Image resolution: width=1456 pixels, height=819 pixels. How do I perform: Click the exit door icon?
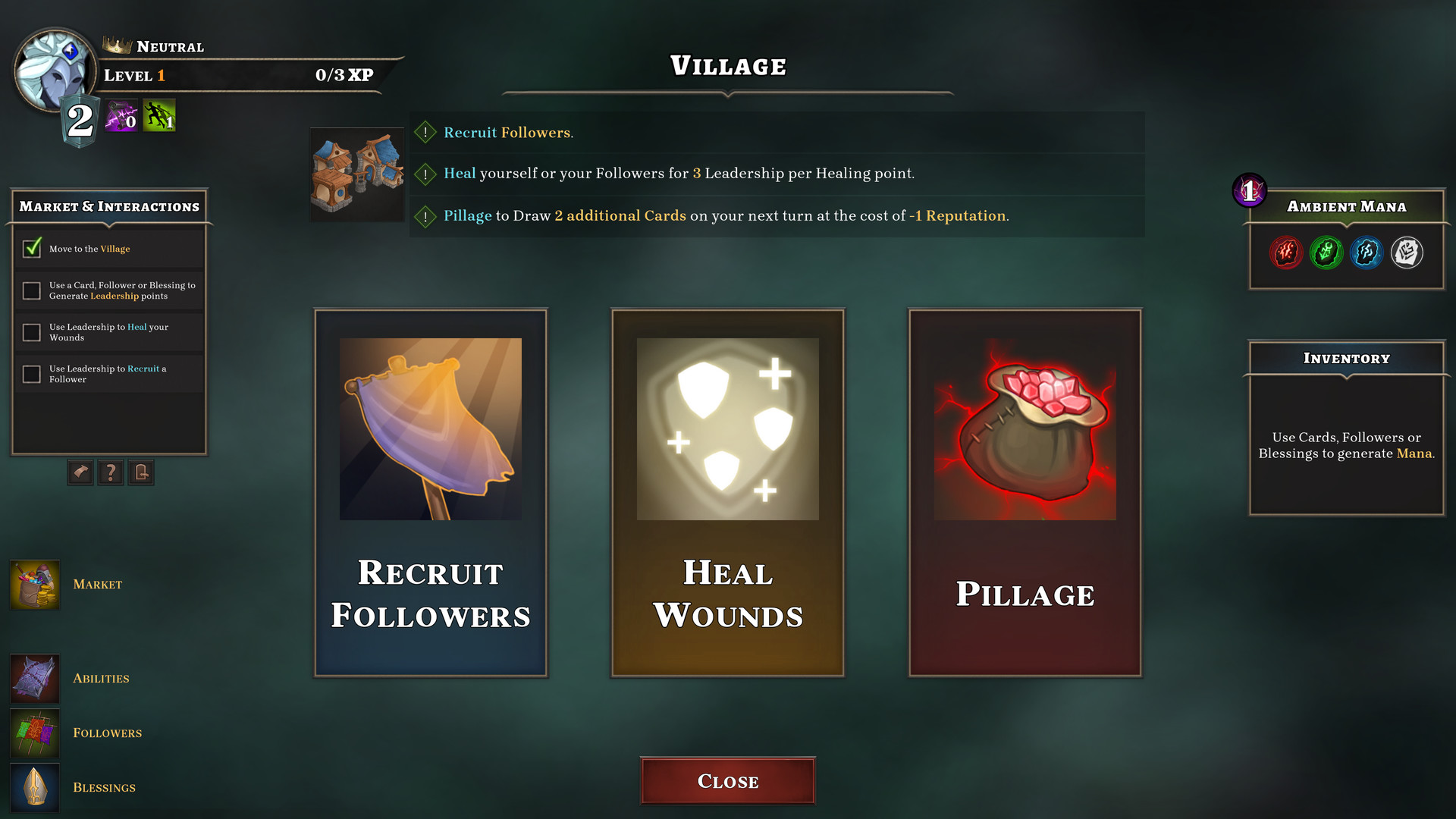point(140,472)
